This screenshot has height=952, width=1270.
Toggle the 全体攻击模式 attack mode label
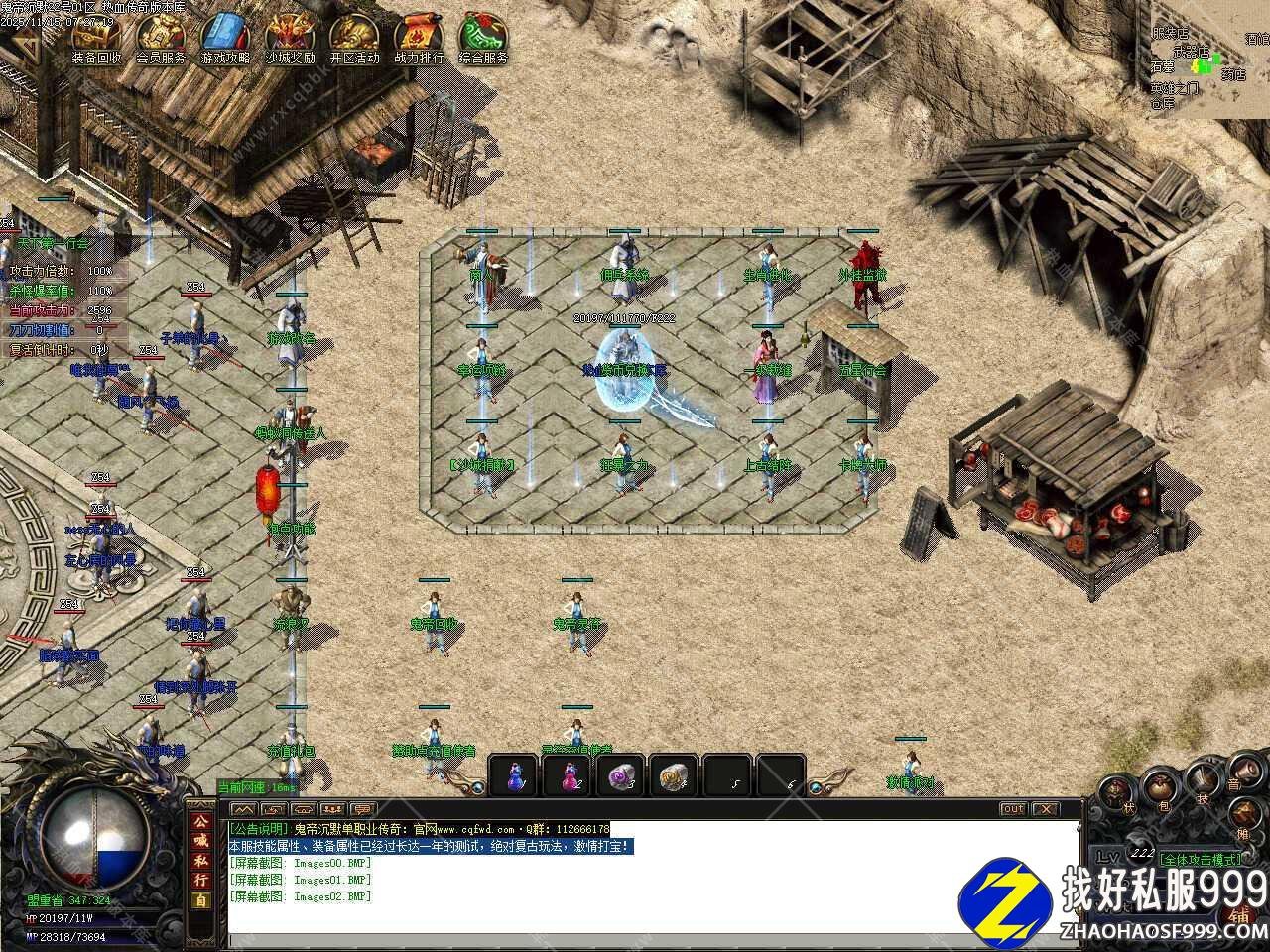[x=1200, y=859]
